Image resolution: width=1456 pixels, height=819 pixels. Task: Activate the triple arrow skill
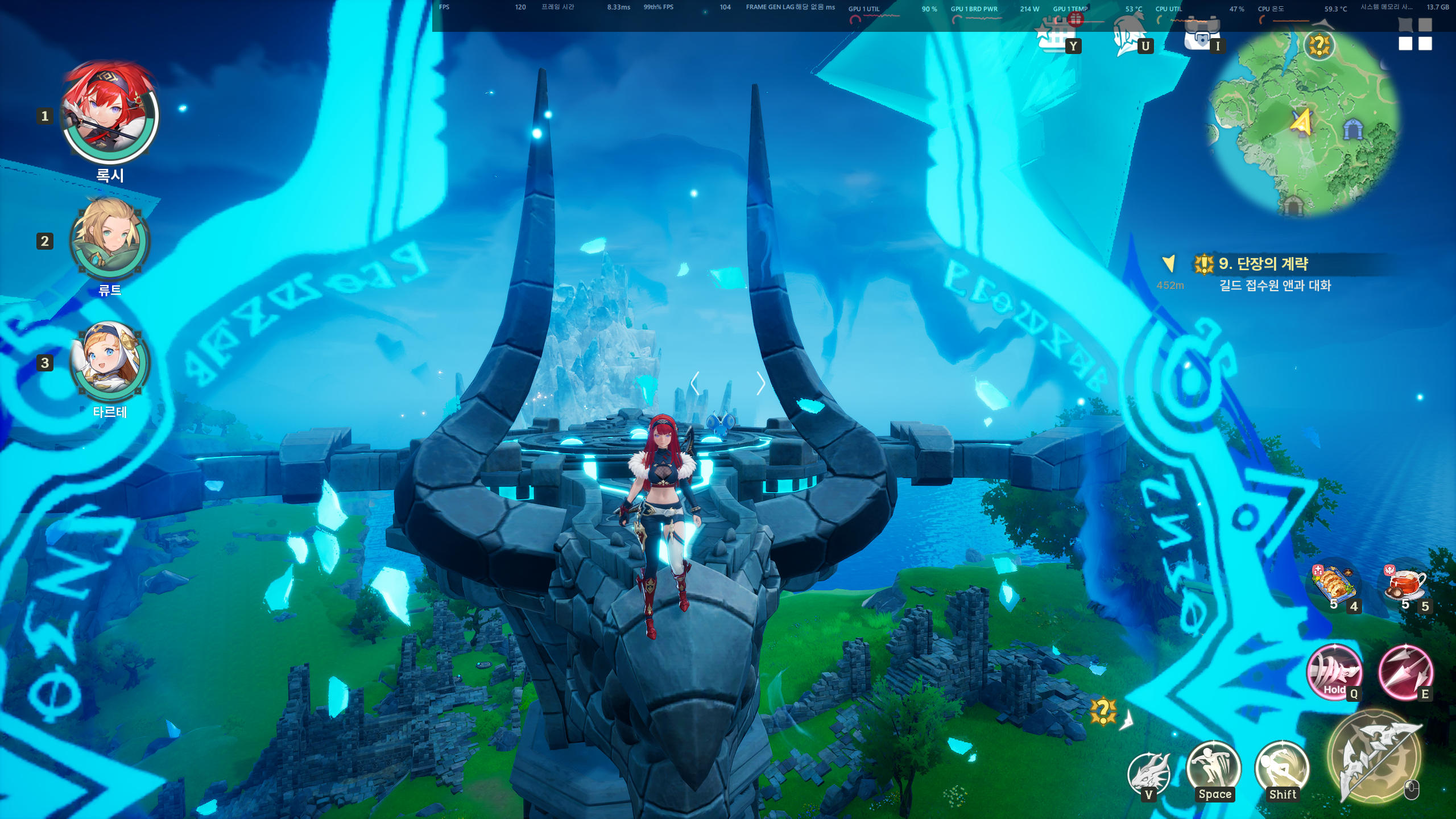[x=1405, y=672]
